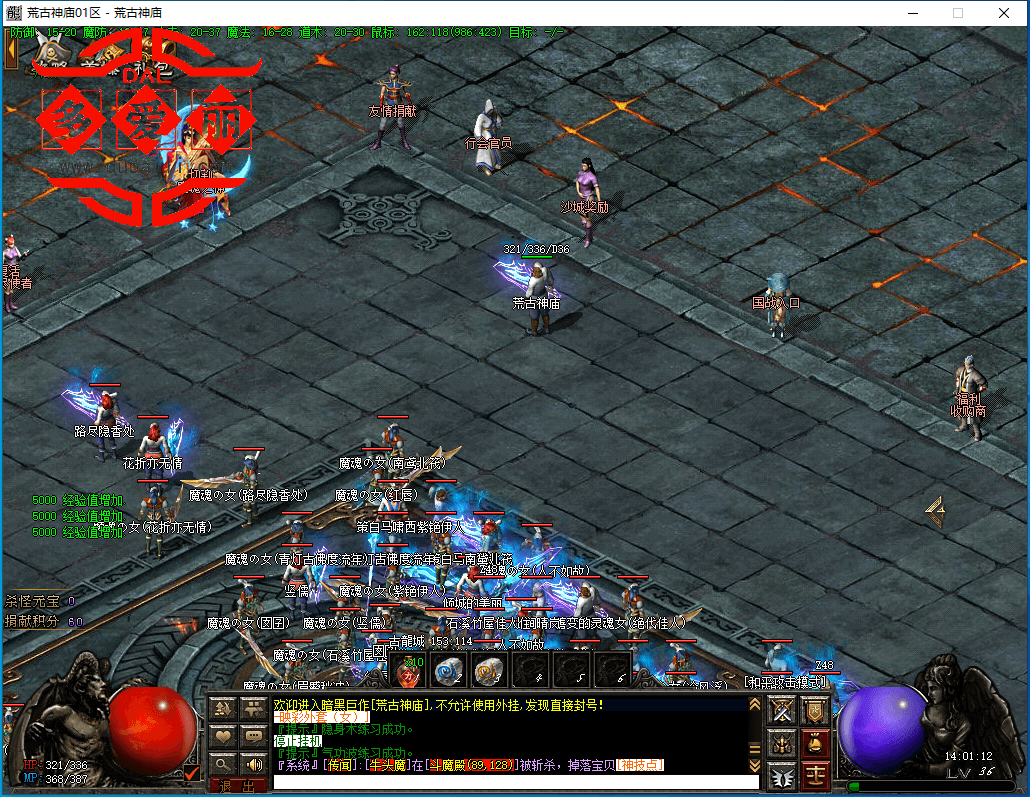This screenshot has height=797, width=1030.
Task: Open the banner guild button
Action: [815, 710]
